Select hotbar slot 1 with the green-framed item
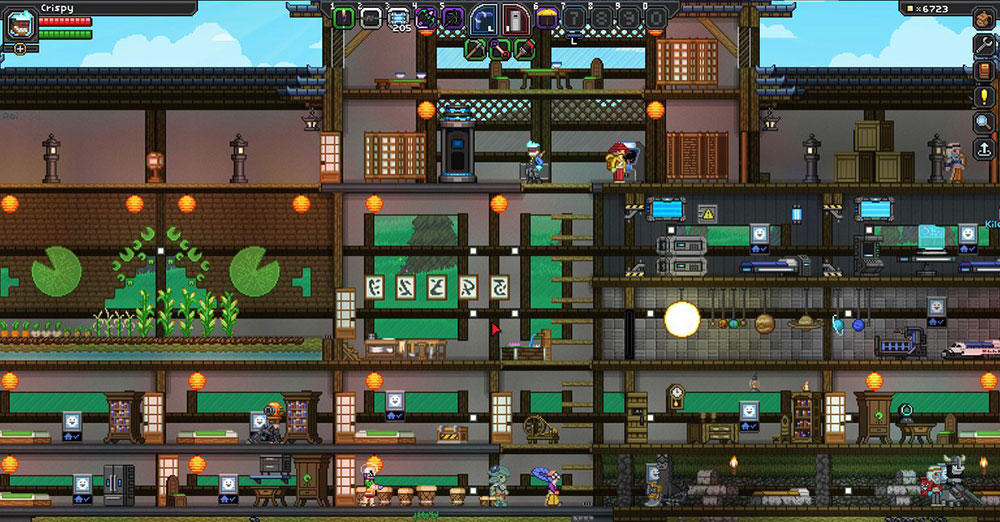Image resolution: width=1000 pixels, height=522 pixels. click(x=344, y=17)
